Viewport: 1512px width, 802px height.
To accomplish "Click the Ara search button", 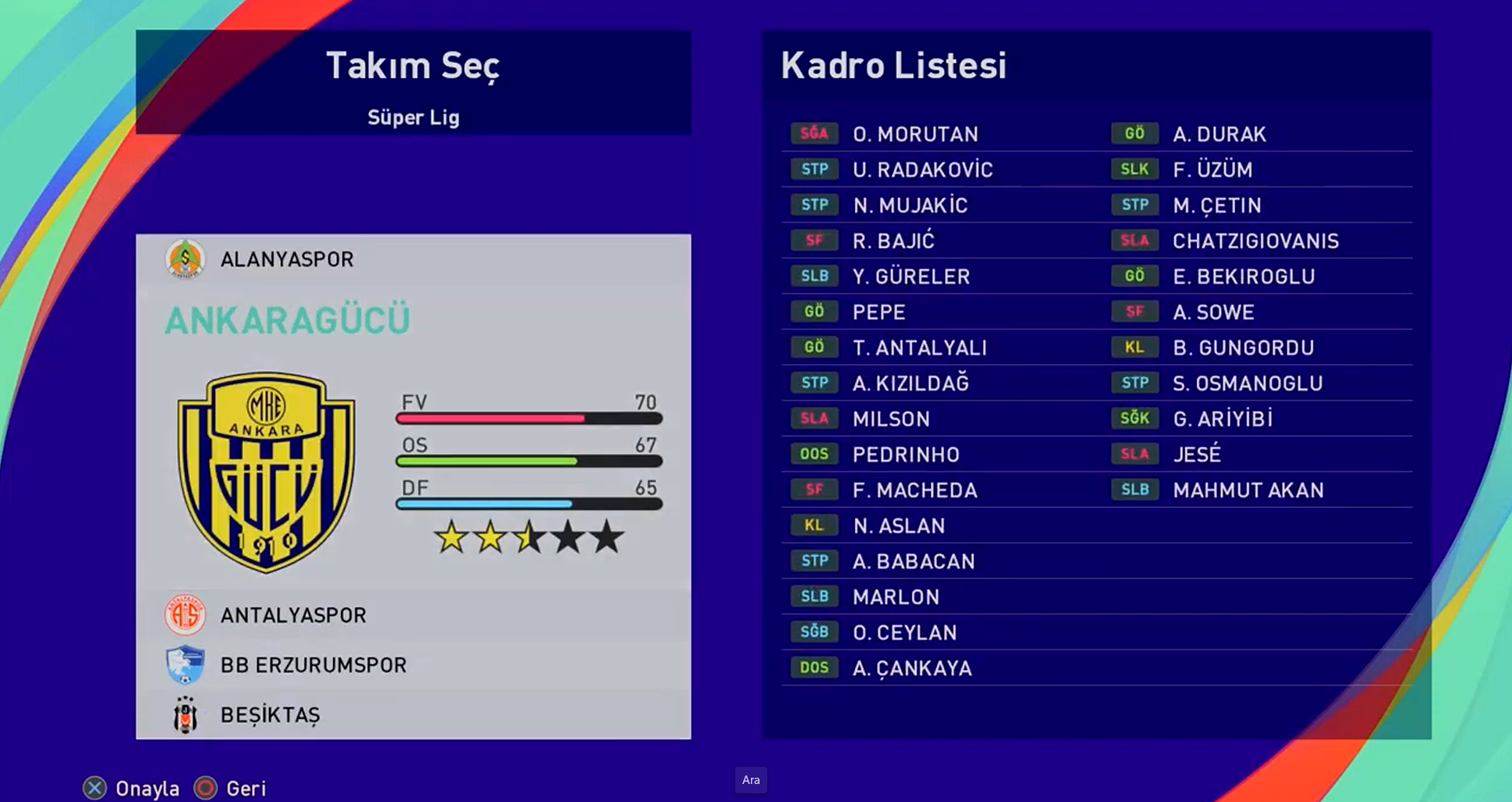I will point(751,780).
